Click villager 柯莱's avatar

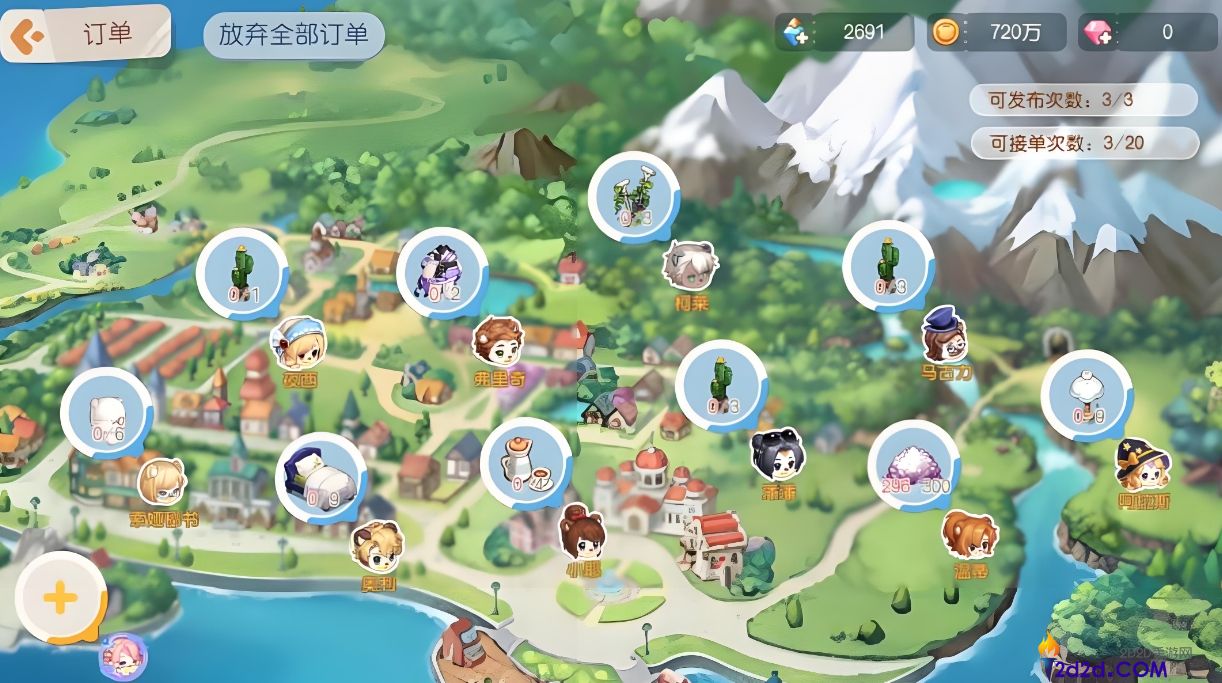click(x=690, y=266)
